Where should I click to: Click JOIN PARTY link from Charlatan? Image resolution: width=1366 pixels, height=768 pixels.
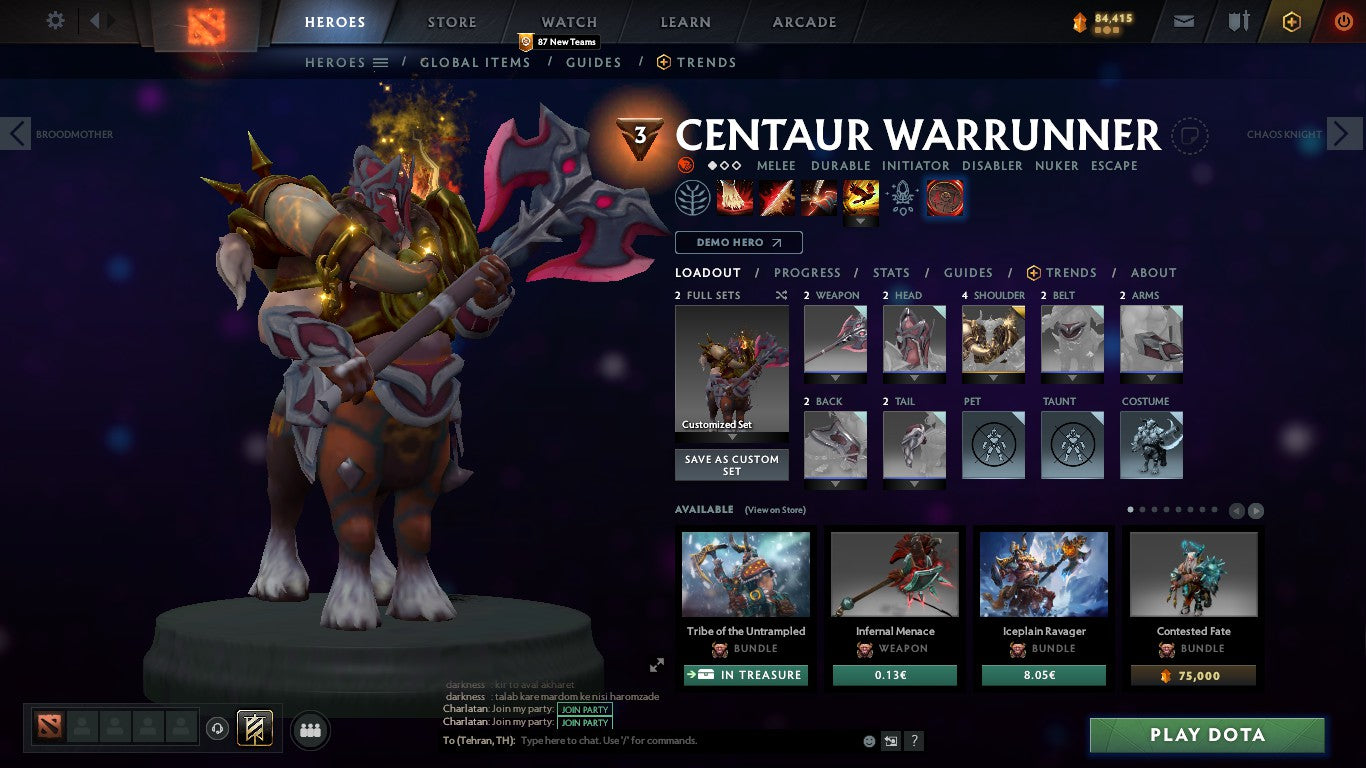[585, 710]
